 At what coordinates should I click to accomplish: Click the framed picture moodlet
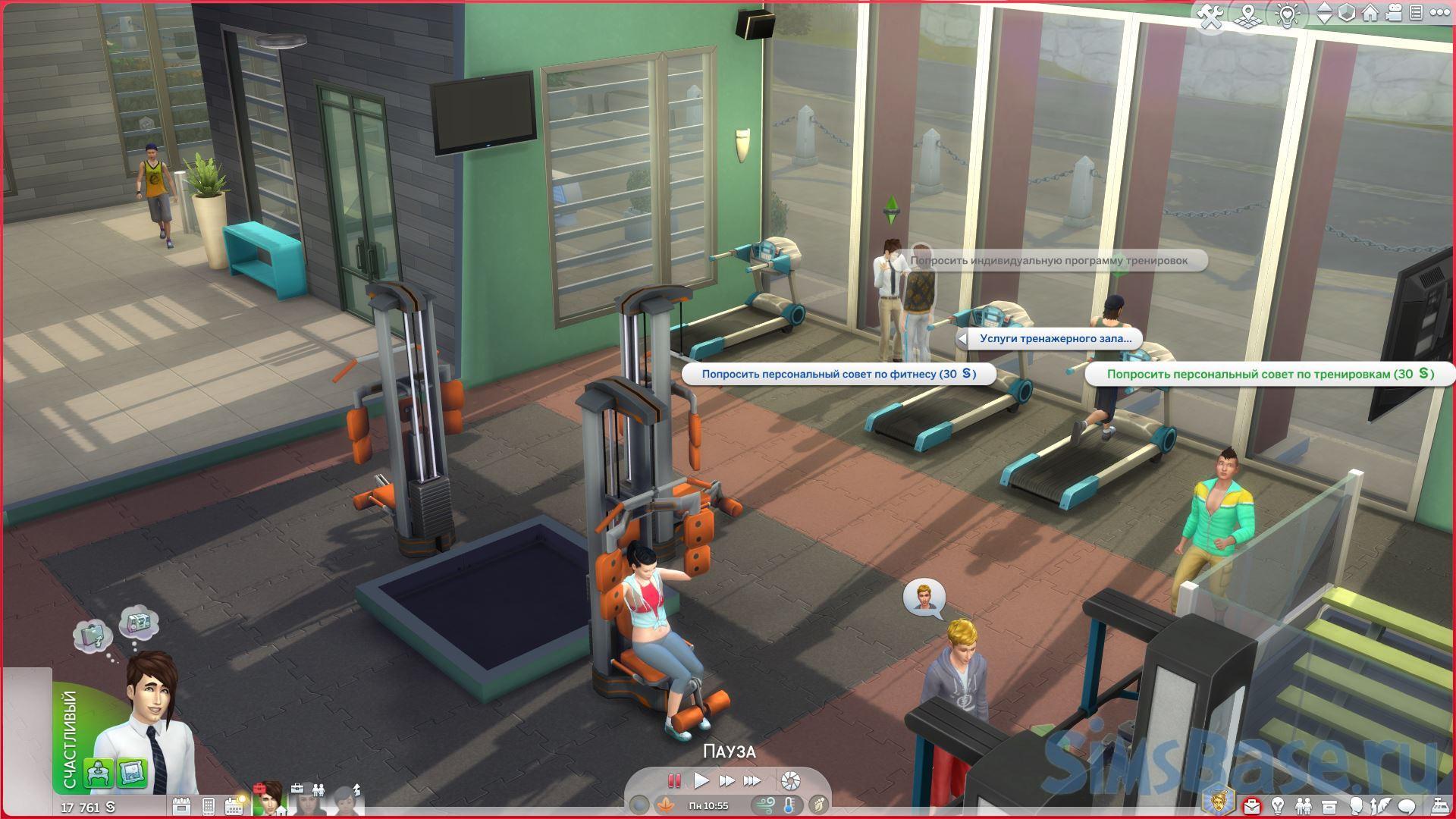(x=132, y=773)
